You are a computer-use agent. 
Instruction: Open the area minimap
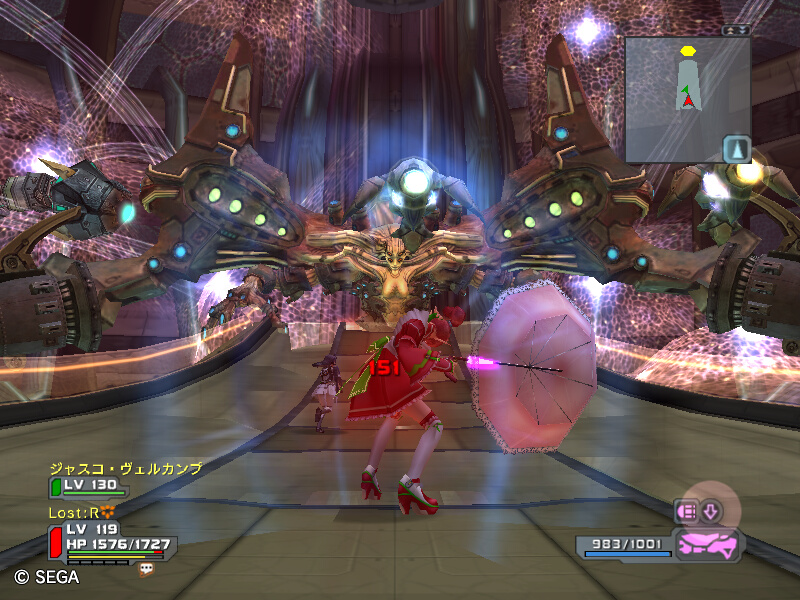[687, 98]
